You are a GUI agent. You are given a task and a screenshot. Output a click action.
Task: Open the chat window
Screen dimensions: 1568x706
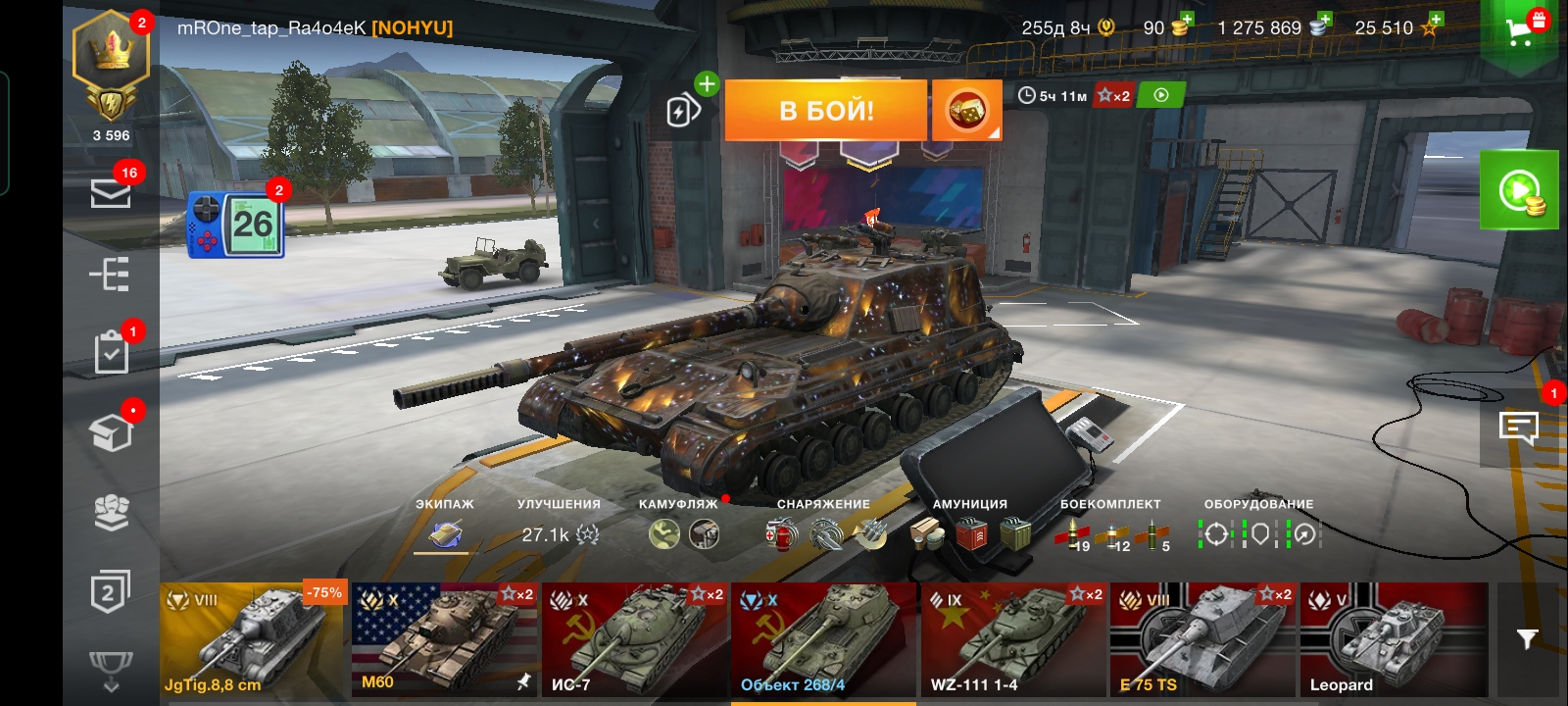1518,427
